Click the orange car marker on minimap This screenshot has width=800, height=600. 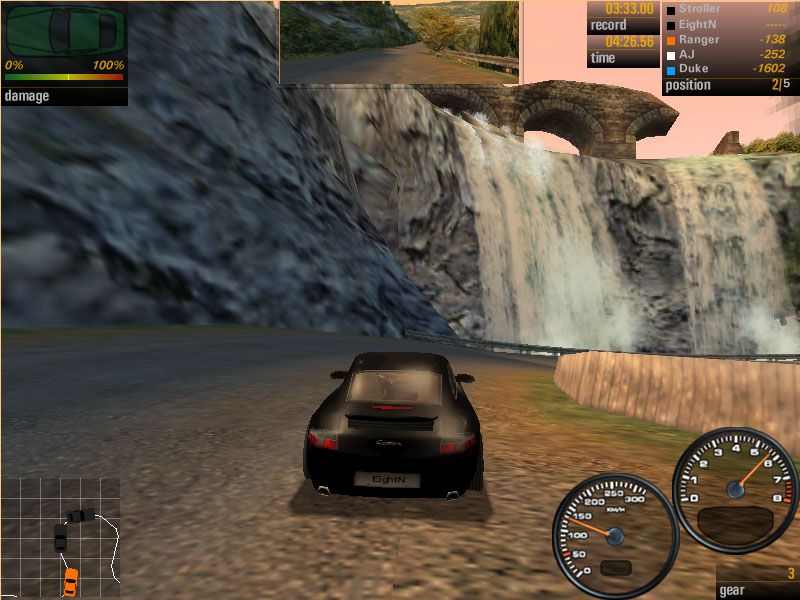pyautogui.click(x=71, y=578)
